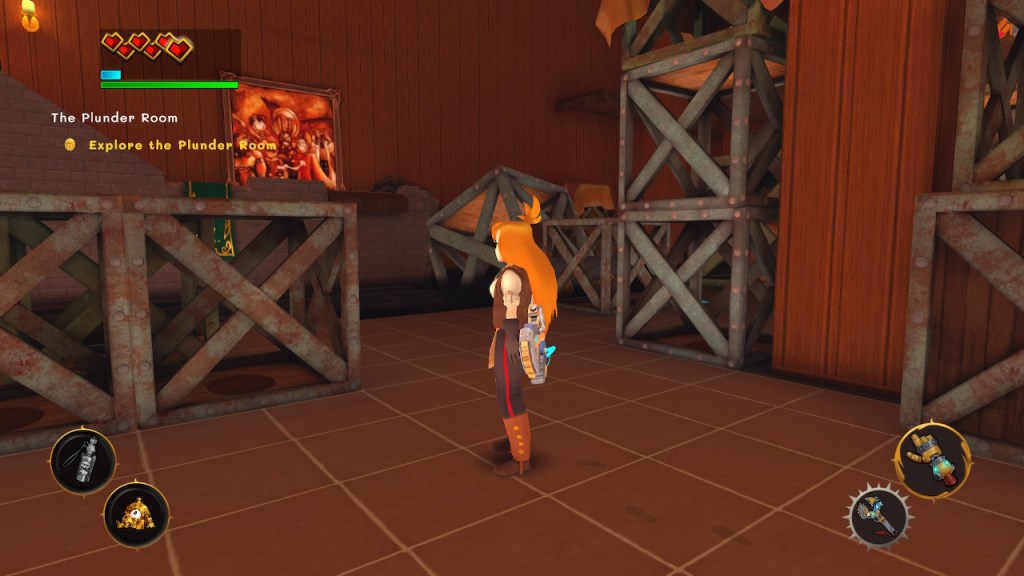
Task: Switch to the spiked wrench weapon
Action: pyautogui.click(x=879, y=517)
